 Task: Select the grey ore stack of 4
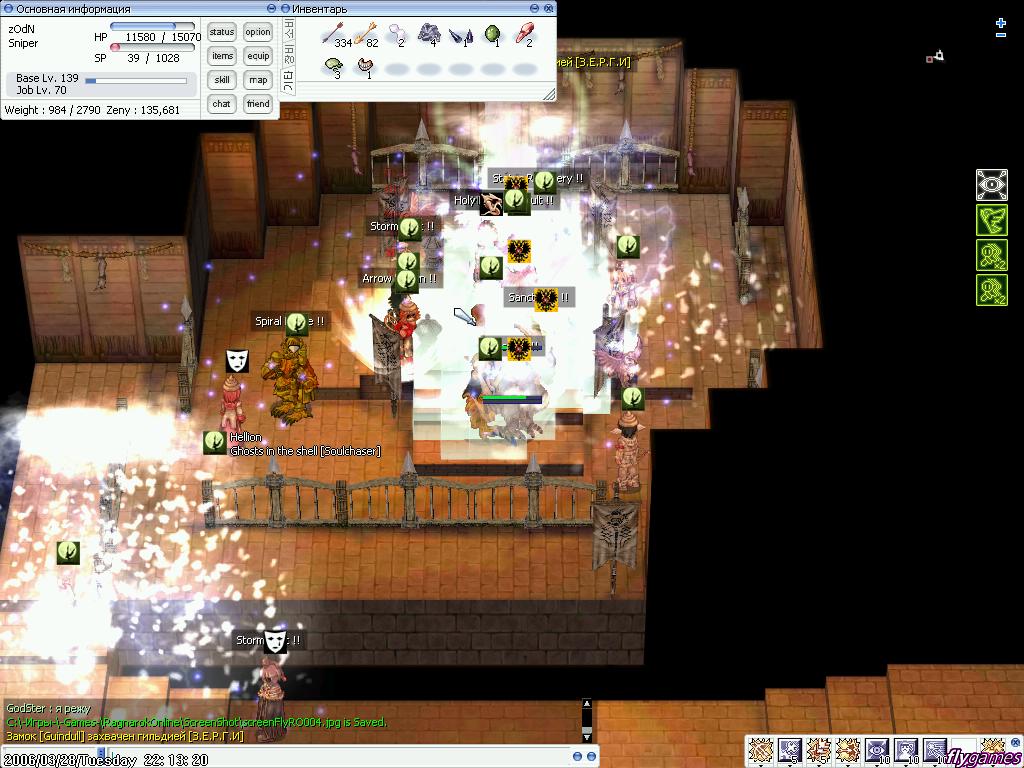[x=430, y=36]
